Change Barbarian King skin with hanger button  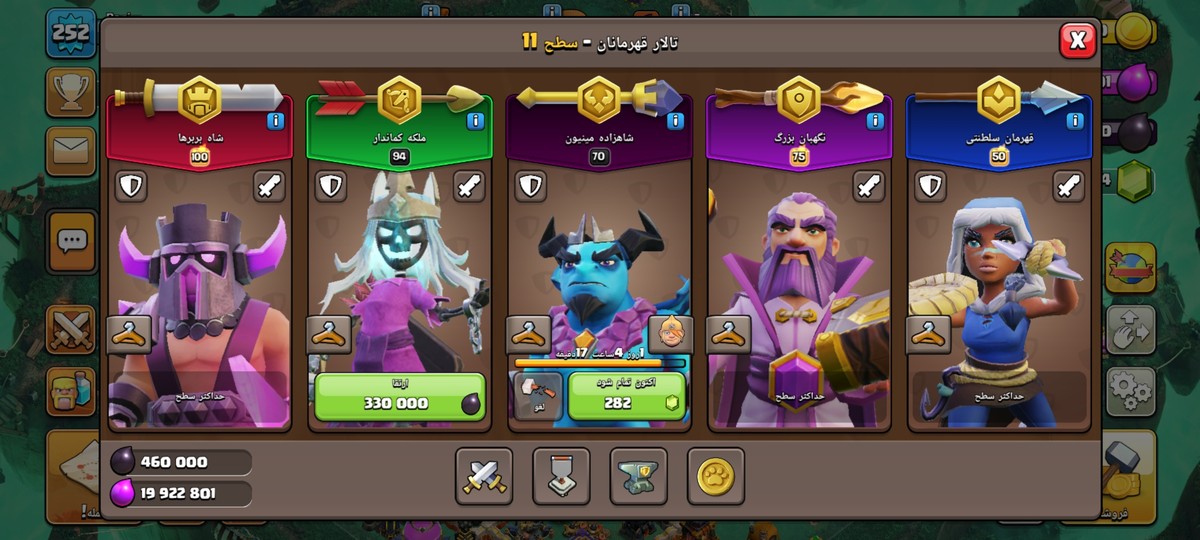(129, 335)
